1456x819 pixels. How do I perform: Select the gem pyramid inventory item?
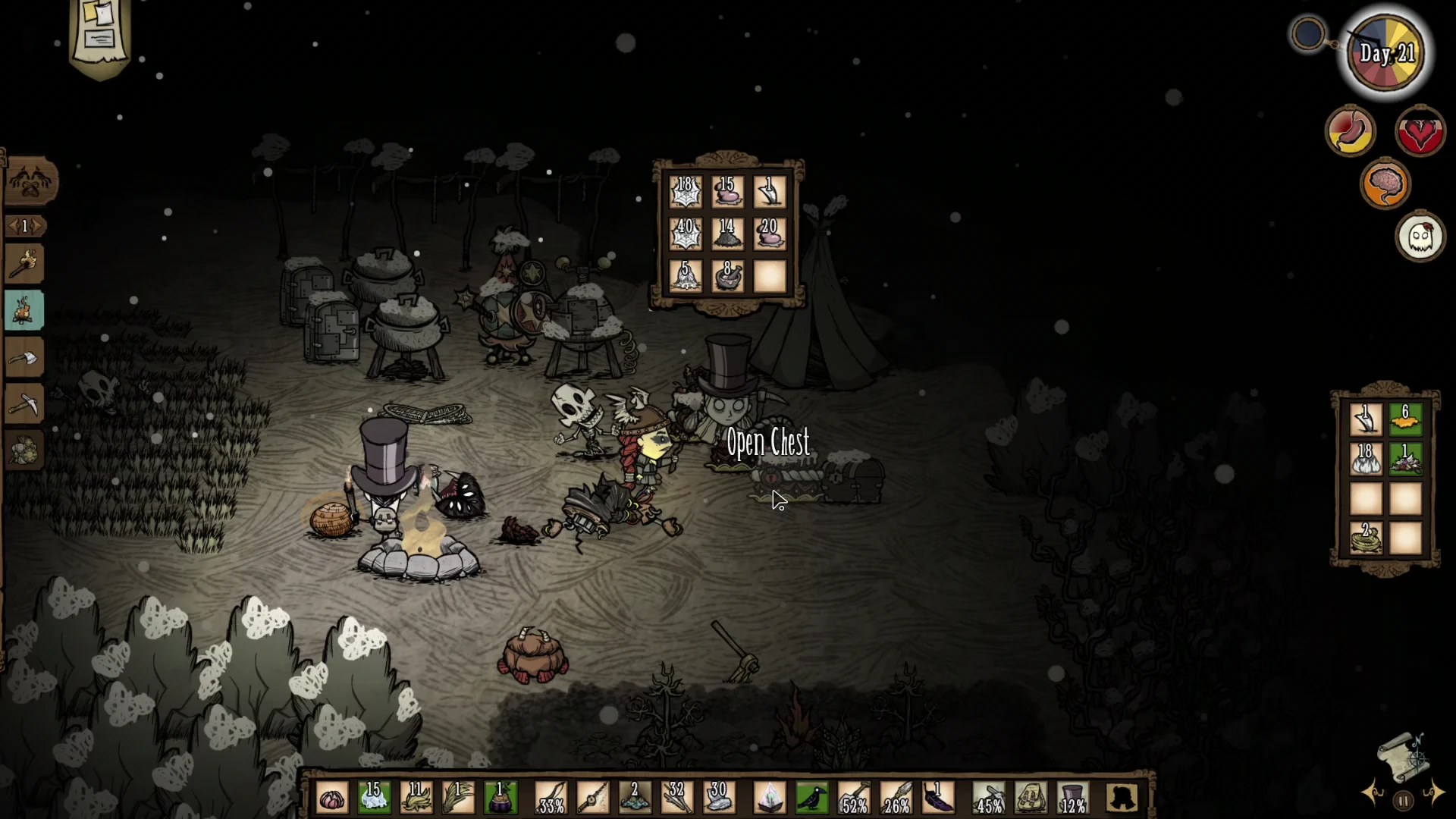click(770, 799)
